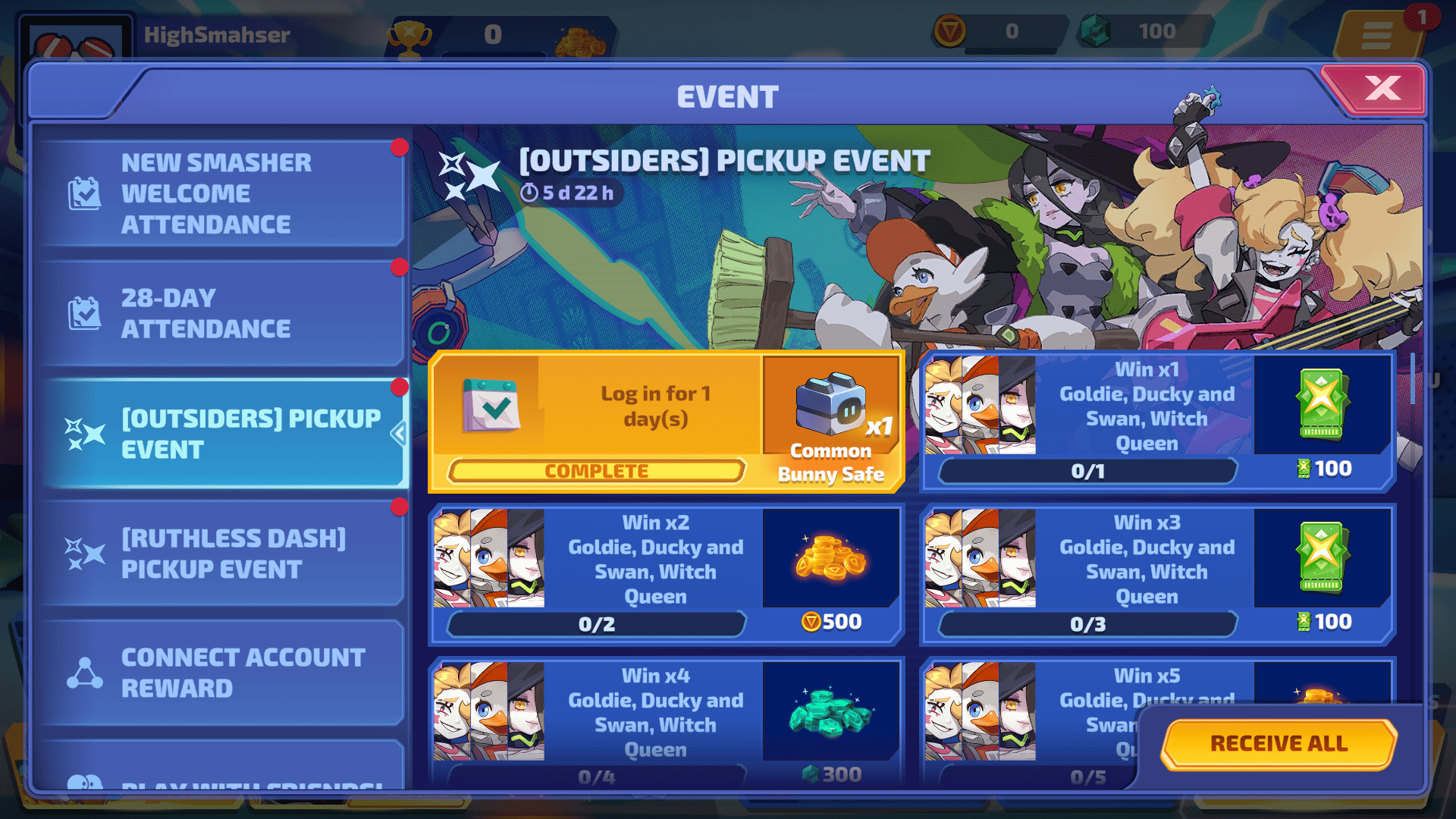Tap the Common Bunny Safe reward
Viewport: 1456px width, 819px height.
point(831,421)
